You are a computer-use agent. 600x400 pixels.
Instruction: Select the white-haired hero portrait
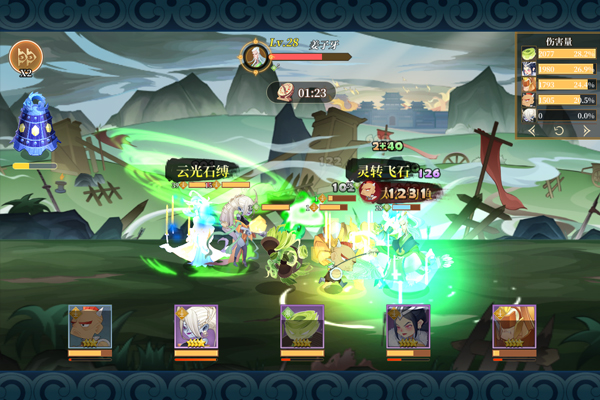tap(196, 326)
